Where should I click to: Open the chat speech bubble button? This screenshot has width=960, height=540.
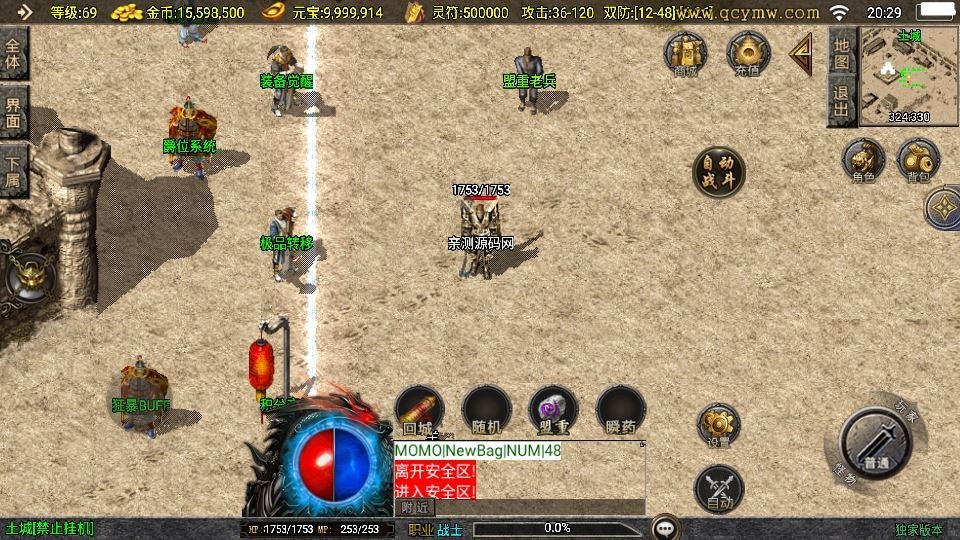click(x=666, y=527)
